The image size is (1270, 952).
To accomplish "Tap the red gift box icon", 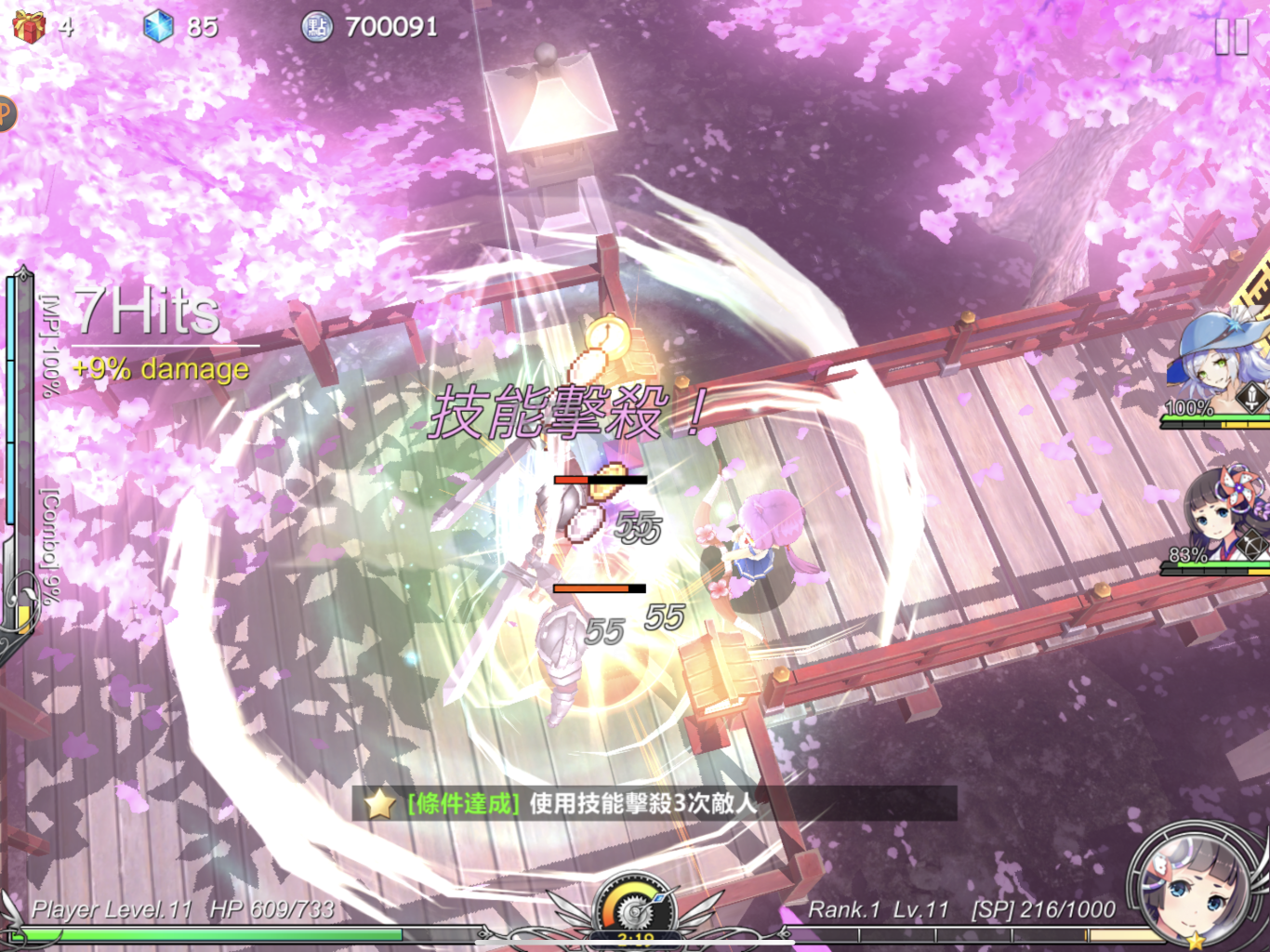I will [29, 26].
